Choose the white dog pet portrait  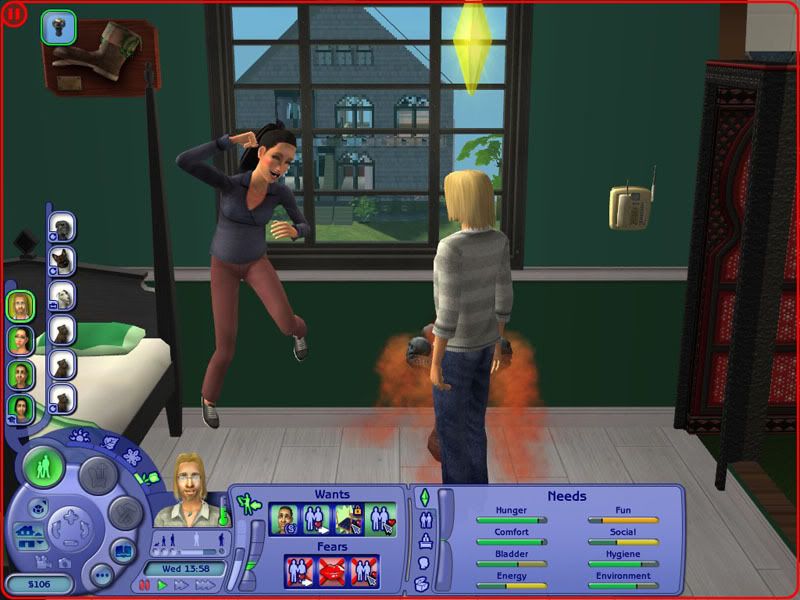[63, 295]
